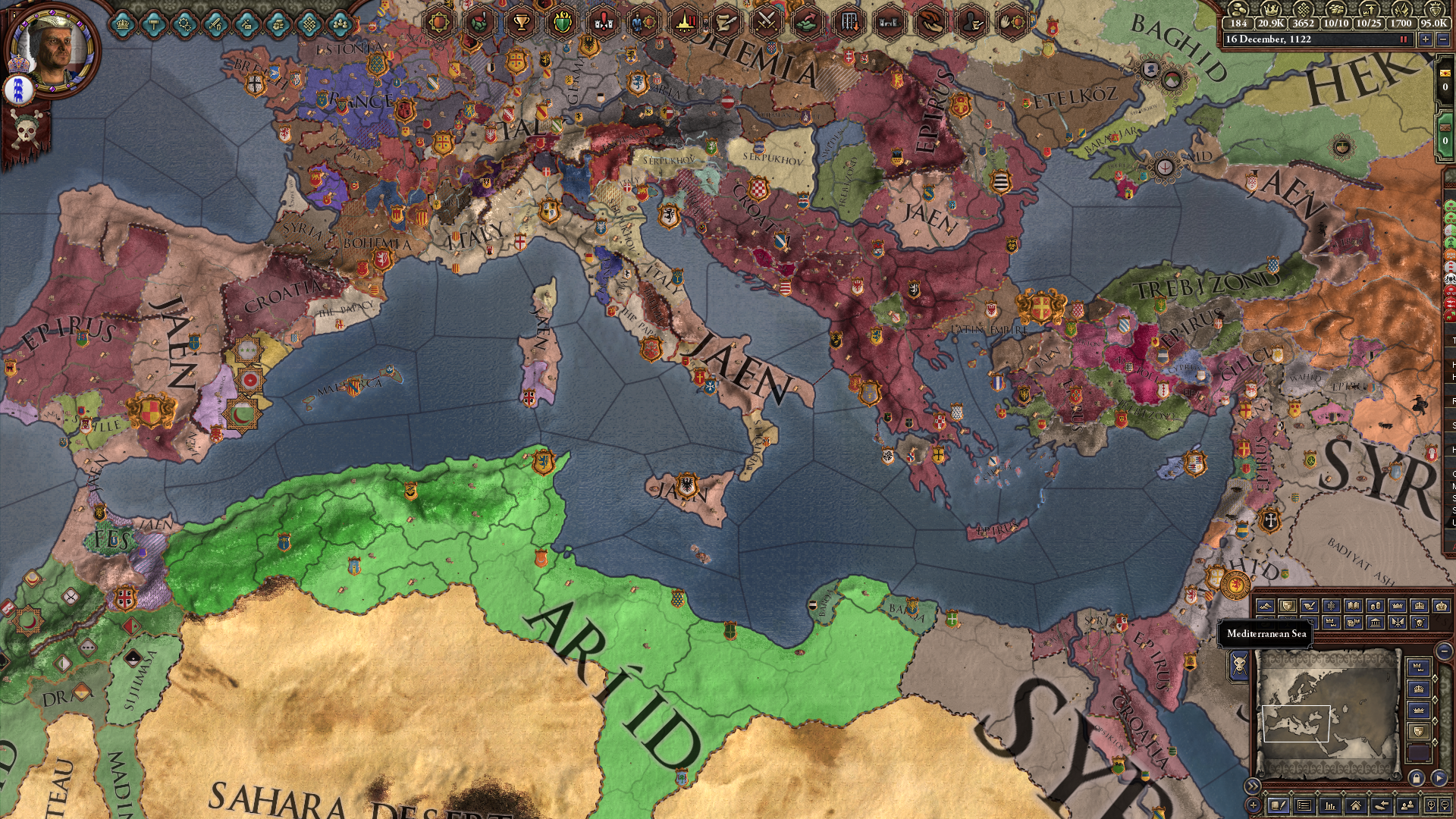Click the home button to find your realm
The image size is (1456, 819).
tap(1355, 806)
